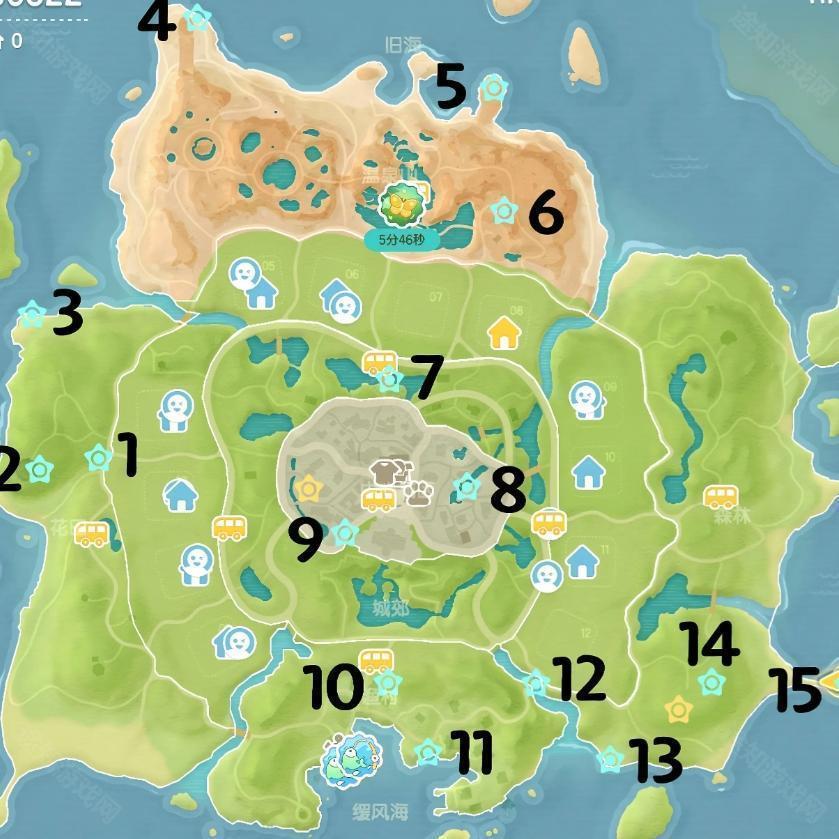The height and width of the screenshot is (839, 839).
Task: Select the teal star marker right of number 9
Action: coord(345,532)
